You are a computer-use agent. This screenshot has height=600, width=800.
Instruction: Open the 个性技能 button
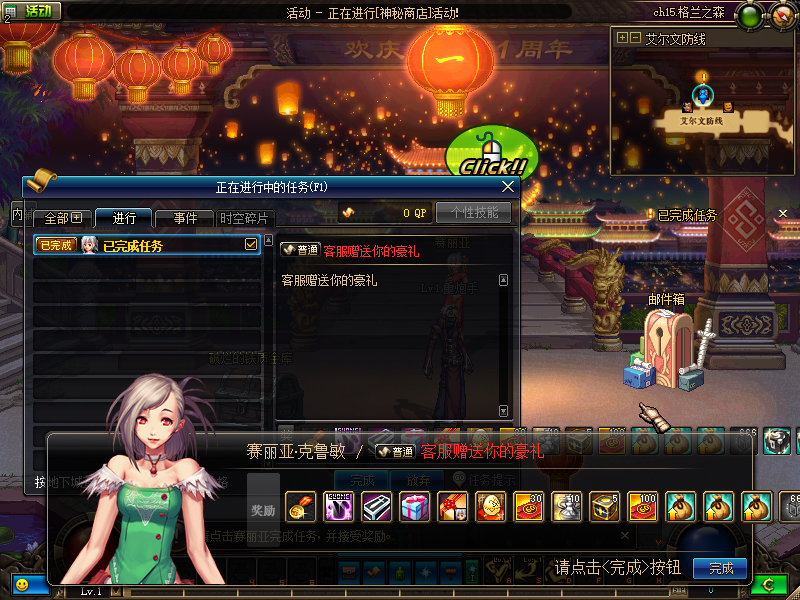[473, 212]
